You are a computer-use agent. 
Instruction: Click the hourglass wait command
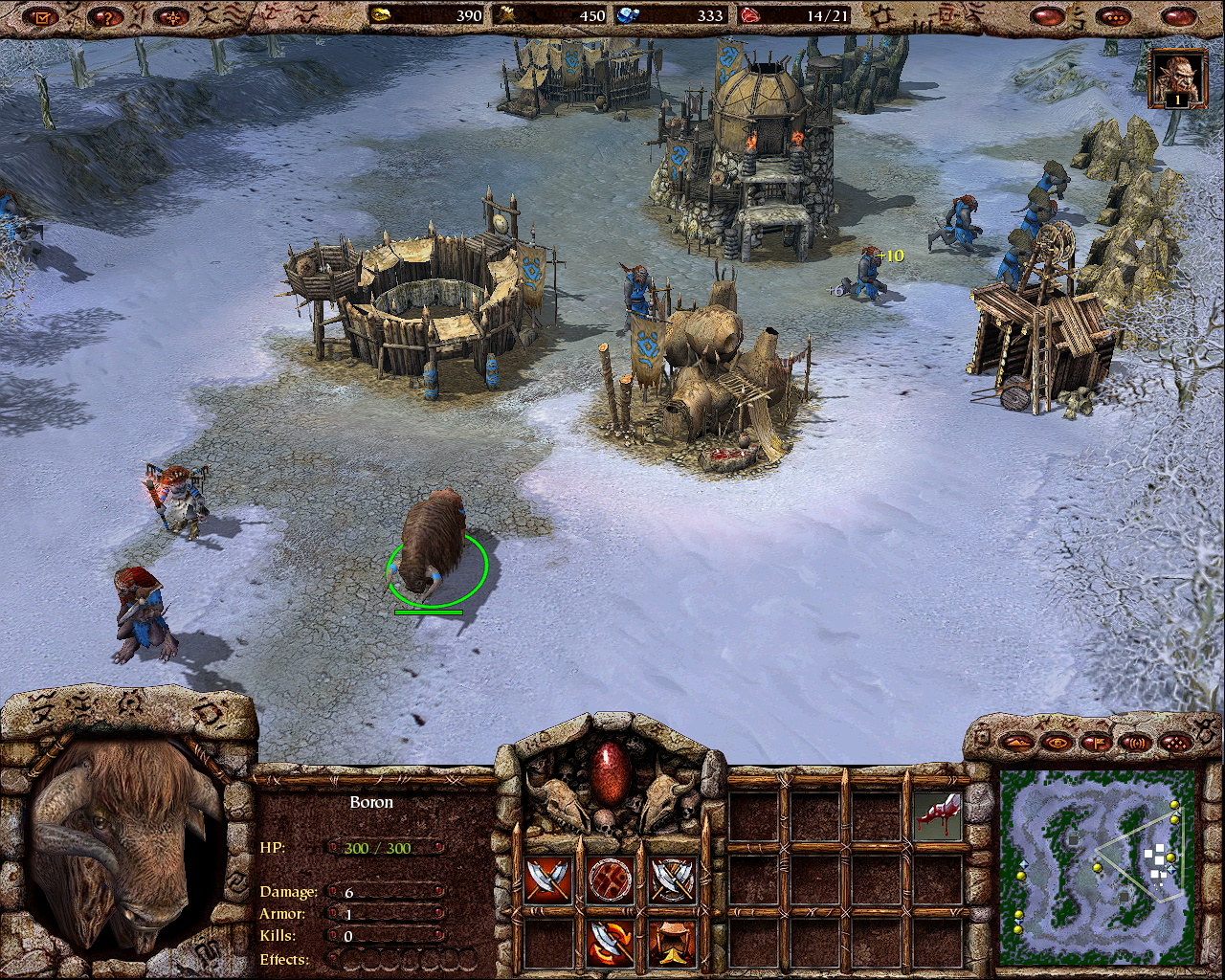(673, 942)
